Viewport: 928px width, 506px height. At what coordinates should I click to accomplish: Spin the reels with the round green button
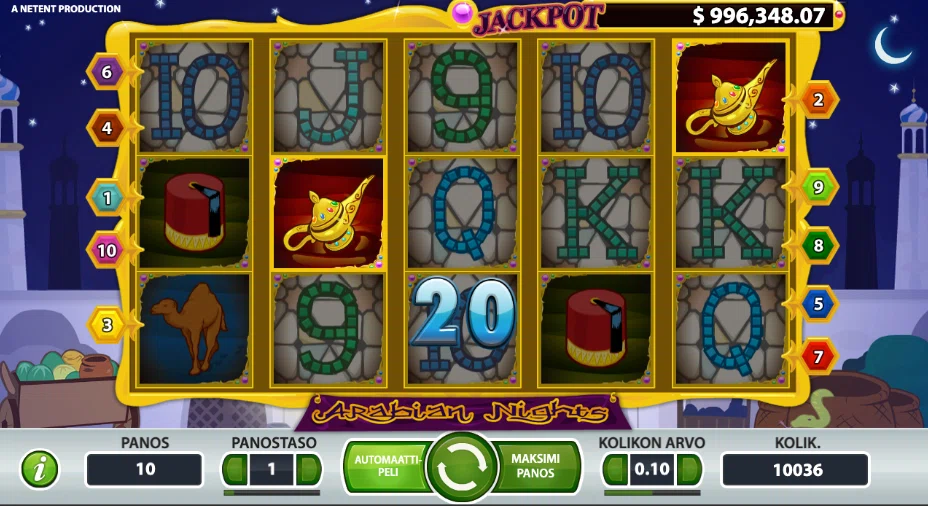click(x=462, y=467)
